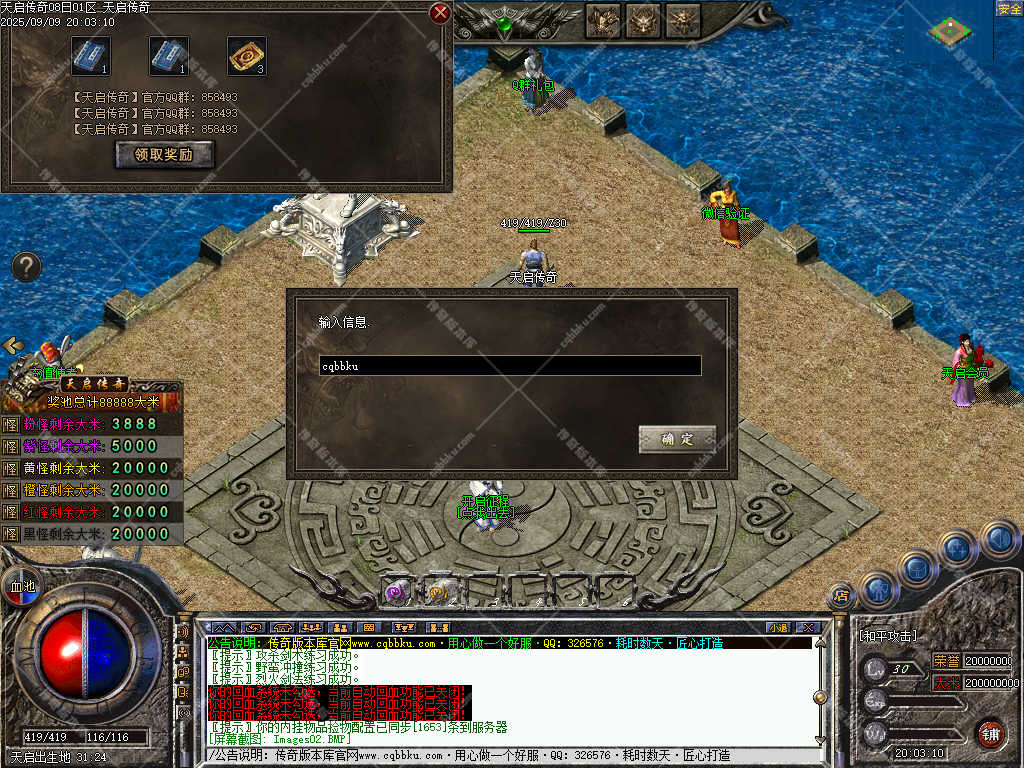This screenshot has width=1024, height=768.
Task: Close the reward panel with the red X
Action: [439, 13]
